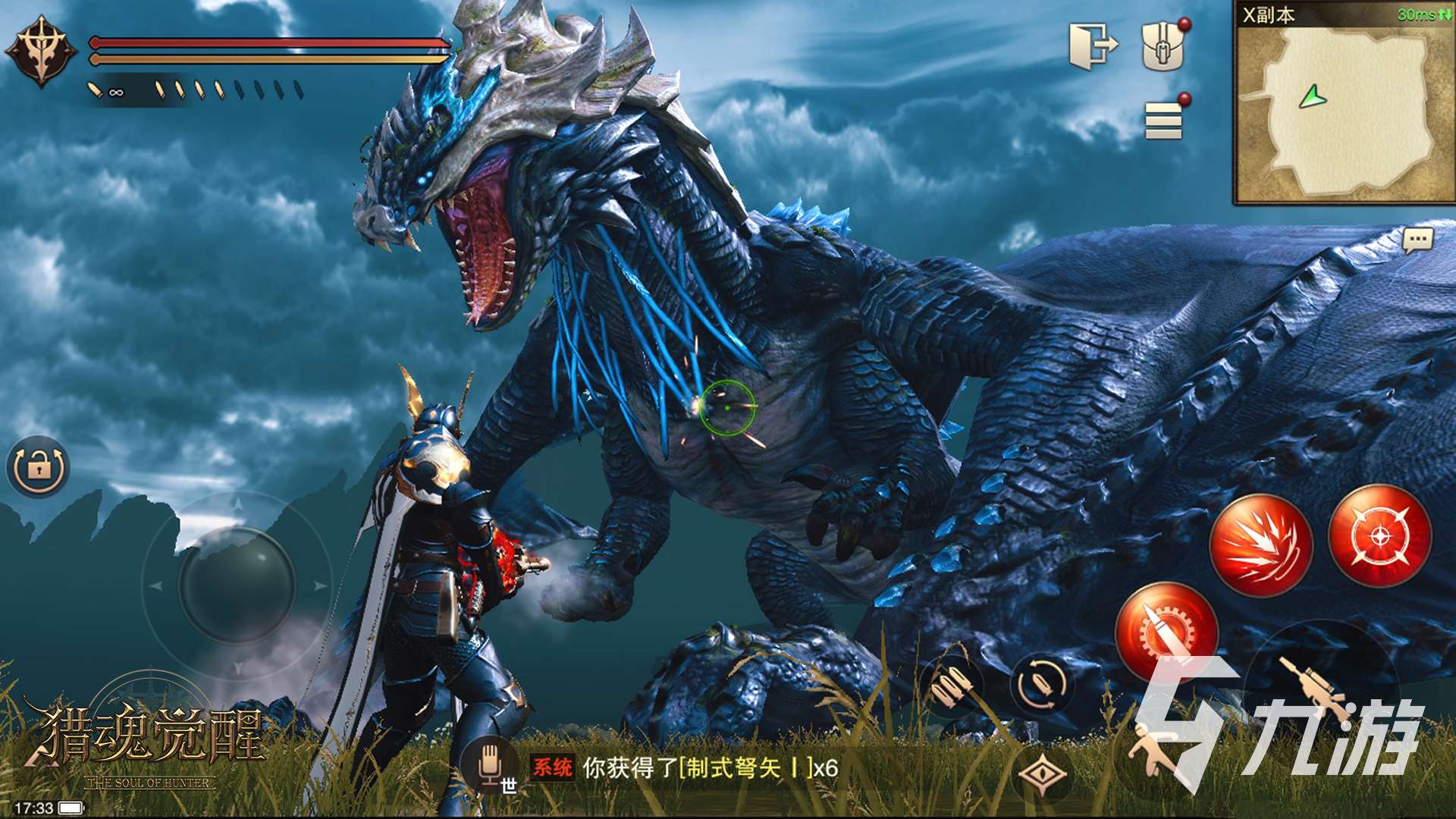Open the chat speech bubble
The height and width of the screenshot is (819, 1456).
point(1417,241)
